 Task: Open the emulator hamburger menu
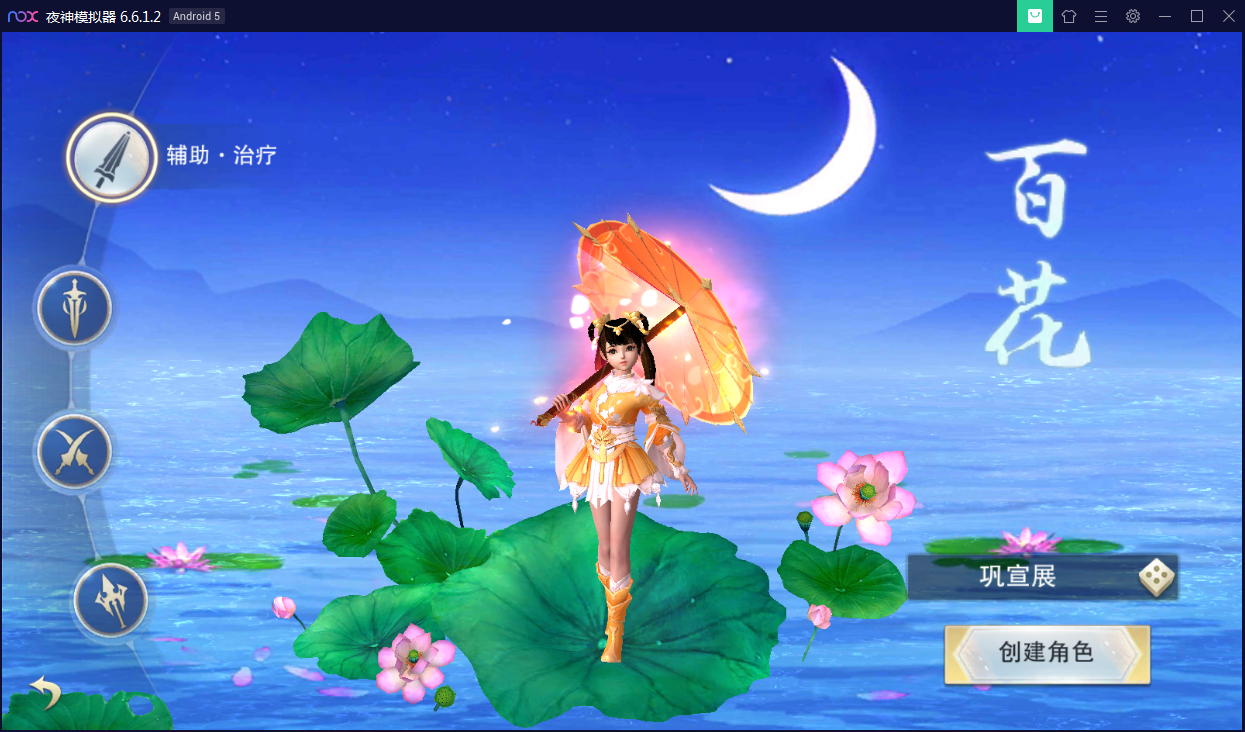(x=1100, y=16)
